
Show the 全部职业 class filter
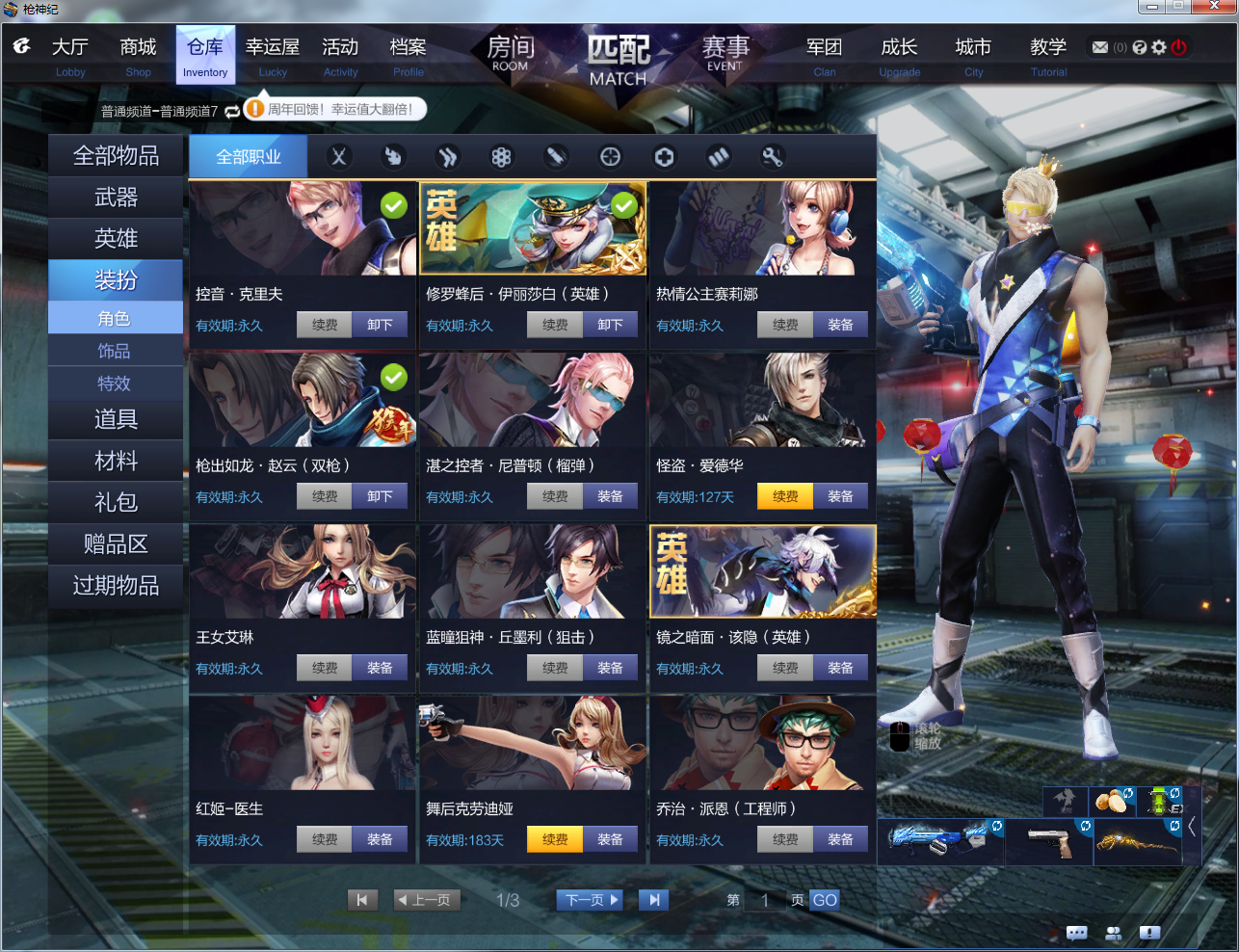click(248, 156)
